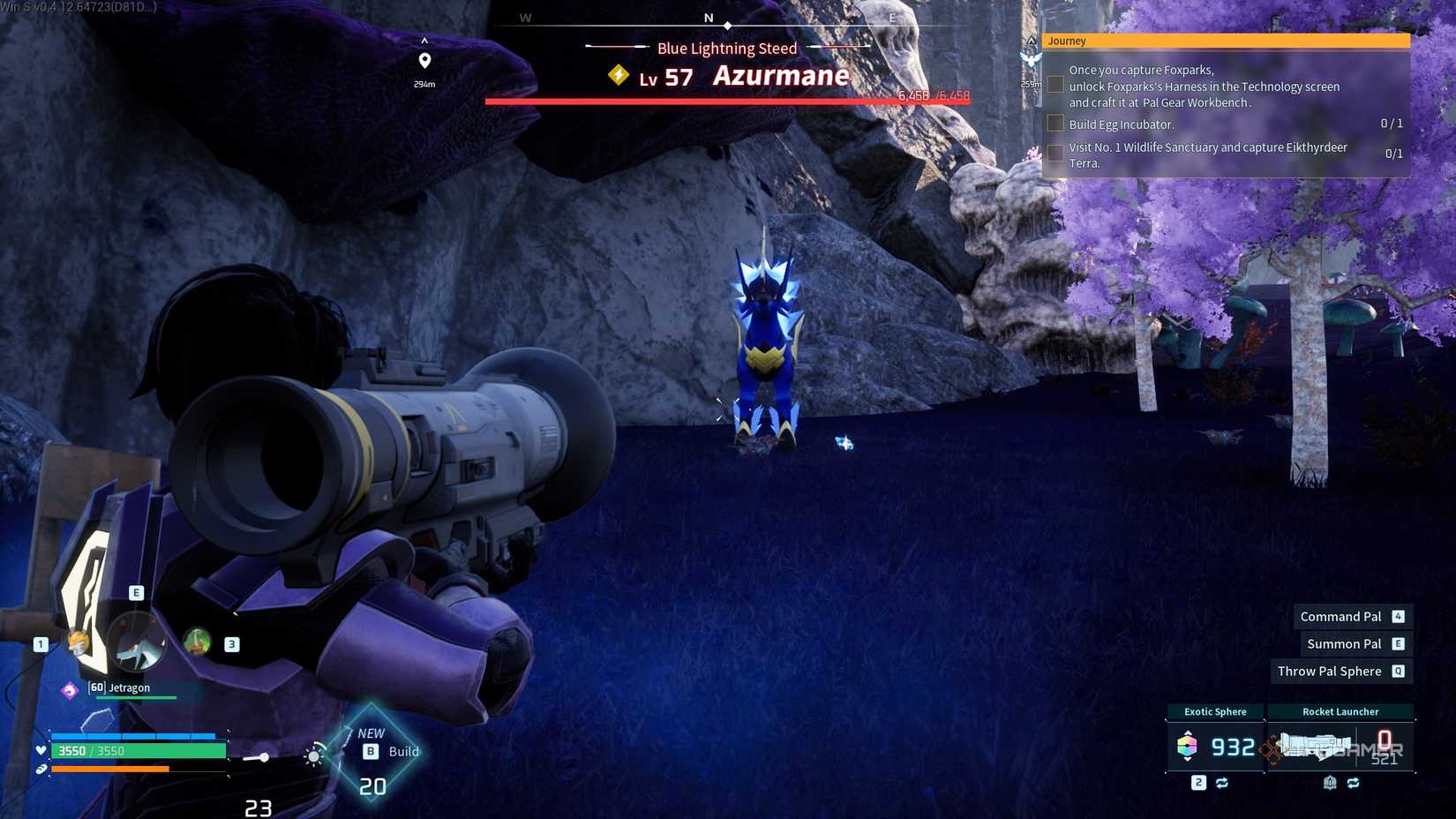Switch to the Exotic Sphere slot label

click(1214, 711)
